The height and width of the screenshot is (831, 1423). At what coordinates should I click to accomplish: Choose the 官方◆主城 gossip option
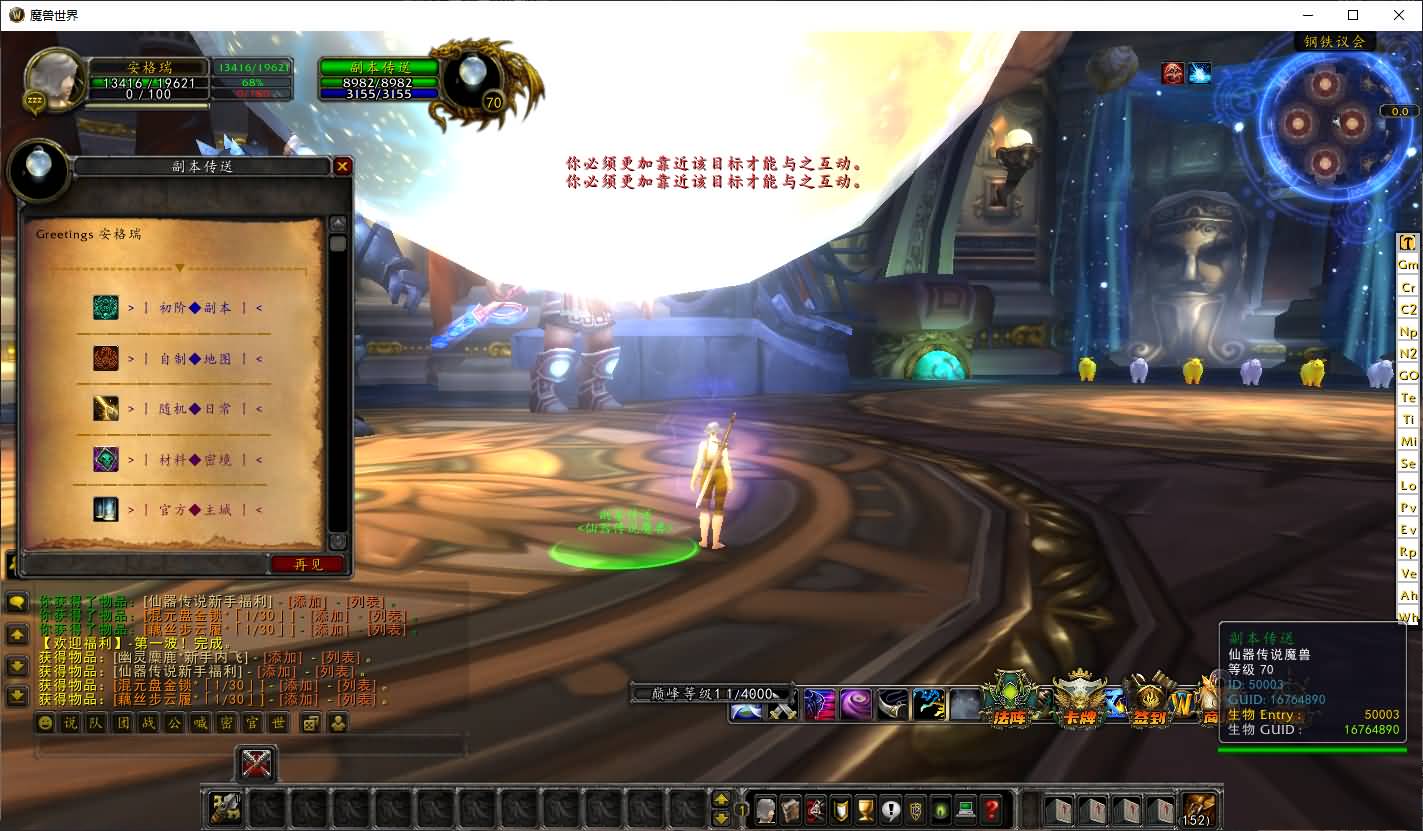click(x=195, y=510)
